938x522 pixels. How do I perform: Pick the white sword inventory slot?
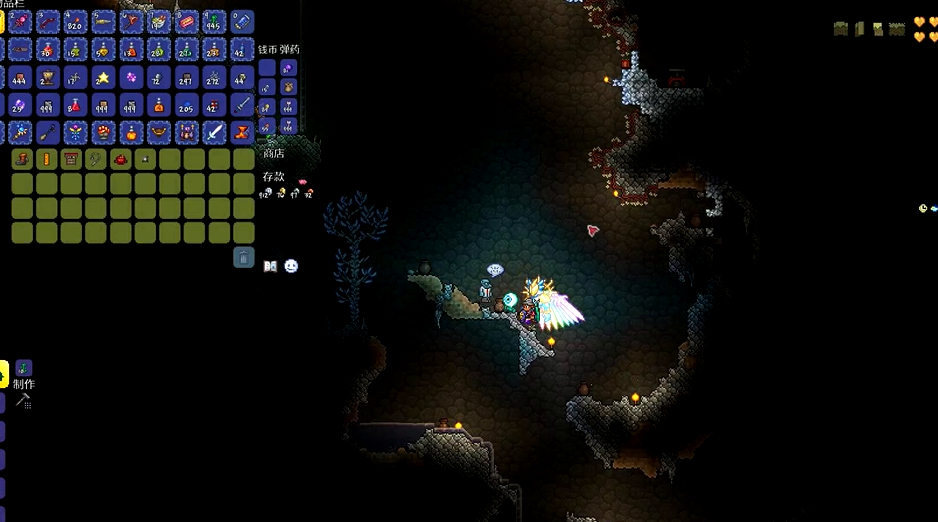point(214,132)
